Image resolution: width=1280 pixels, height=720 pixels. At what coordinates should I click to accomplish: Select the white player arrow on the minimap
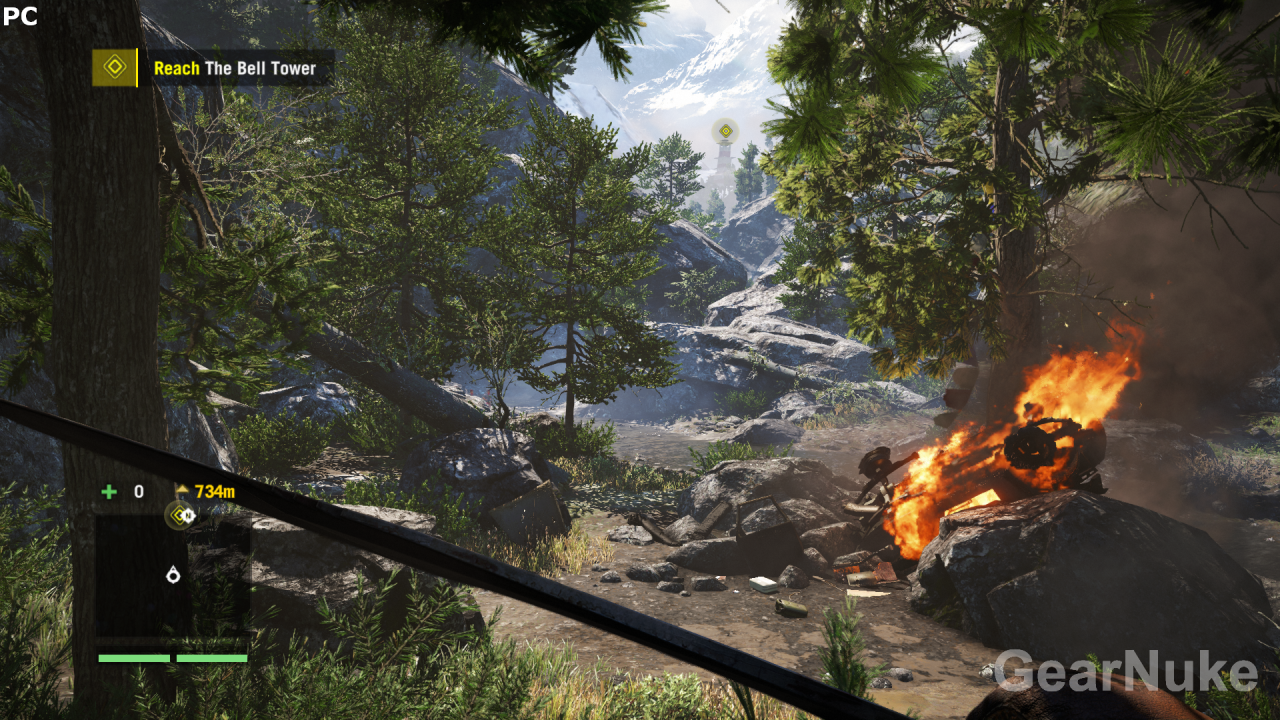[x=173, y=574]
